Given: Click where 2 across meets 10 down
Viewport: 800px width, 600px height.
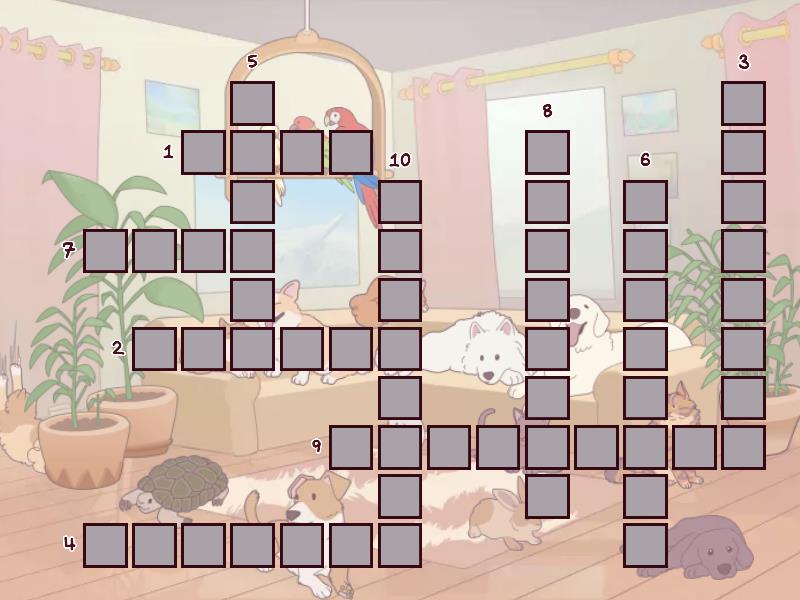Looking at the screenshot, I should click(399, 348).
